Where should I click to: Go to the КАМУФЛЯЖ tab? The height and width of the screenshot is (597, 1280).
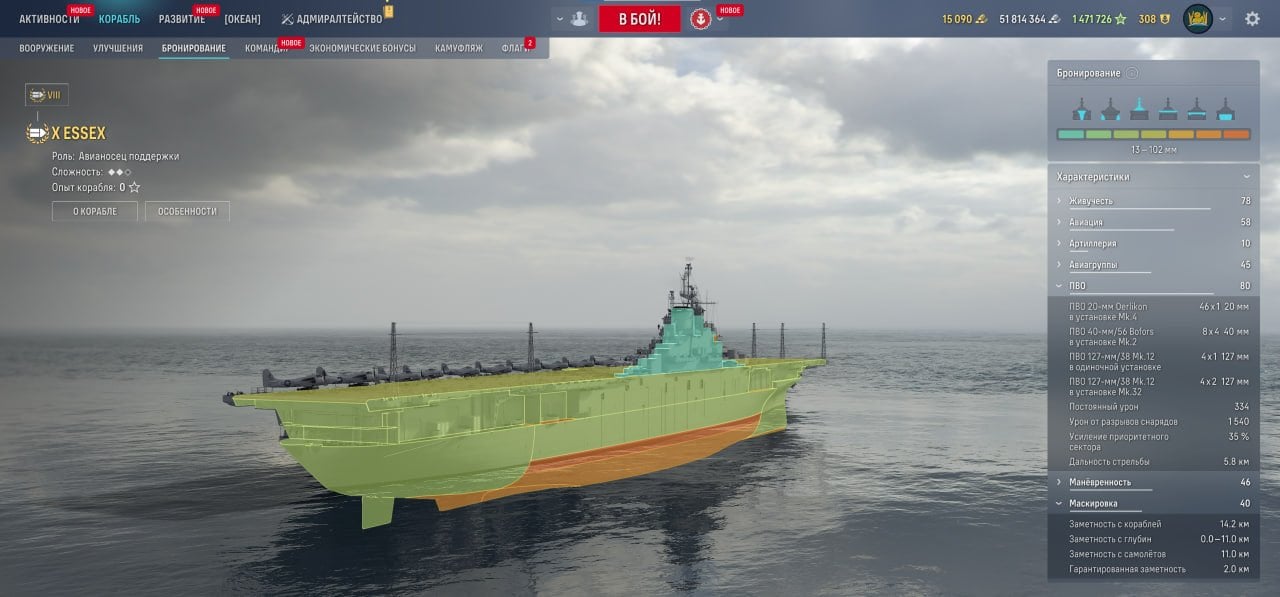459,48
